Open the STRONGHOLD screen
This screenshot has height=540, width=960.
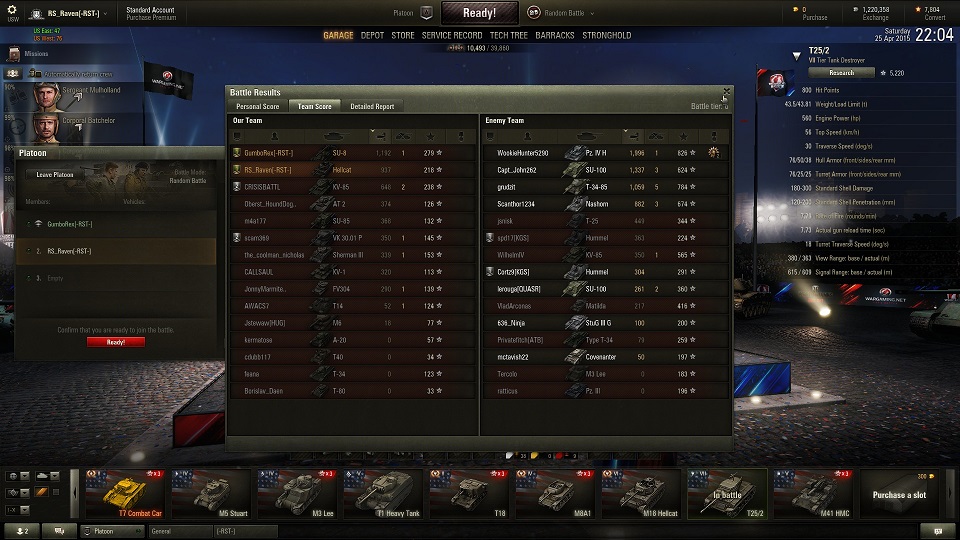tap(607, 35)
